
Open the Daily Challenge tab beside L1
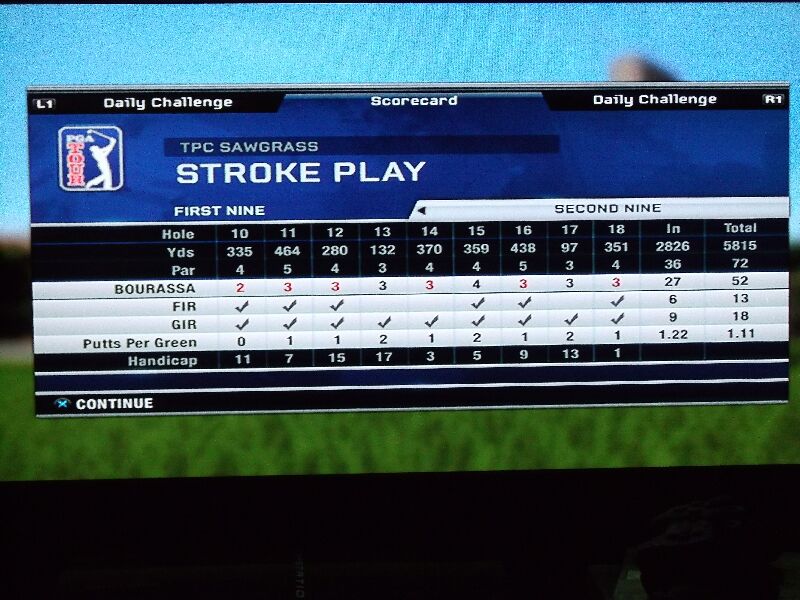(x=167, y=102)
